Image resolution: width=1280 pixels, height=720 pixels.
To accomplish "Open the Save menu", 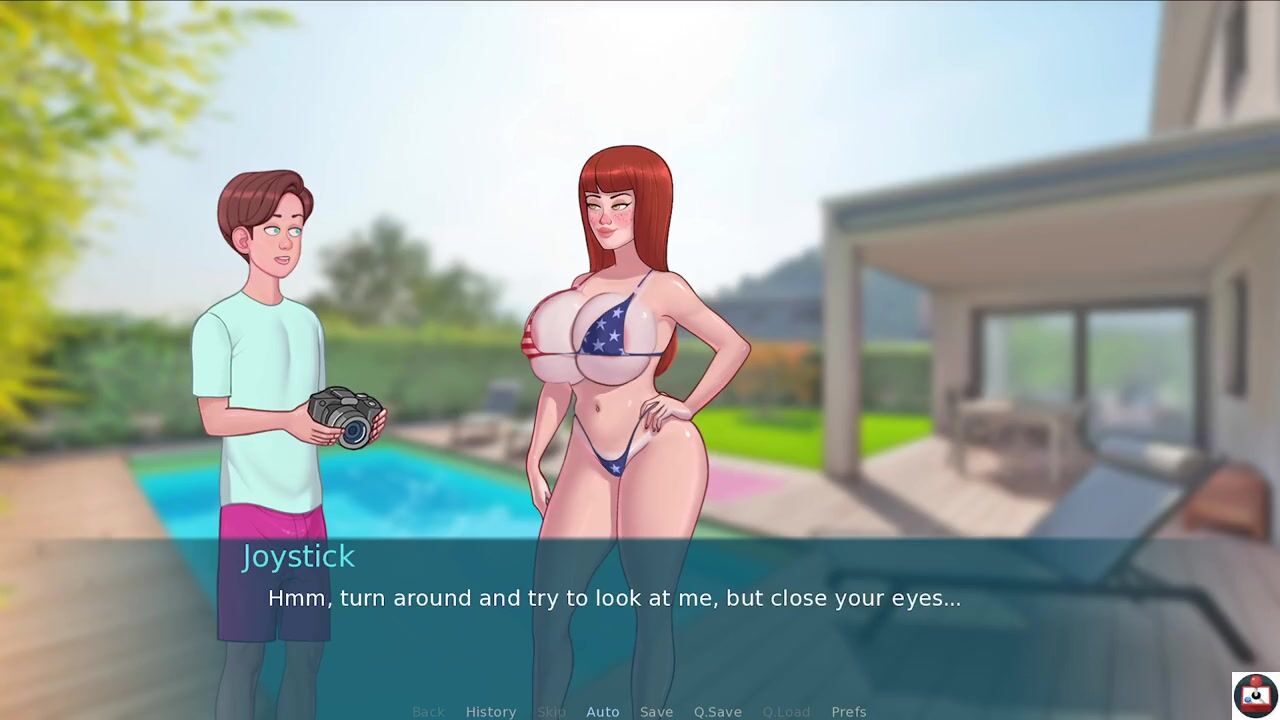I will point(656,711).
